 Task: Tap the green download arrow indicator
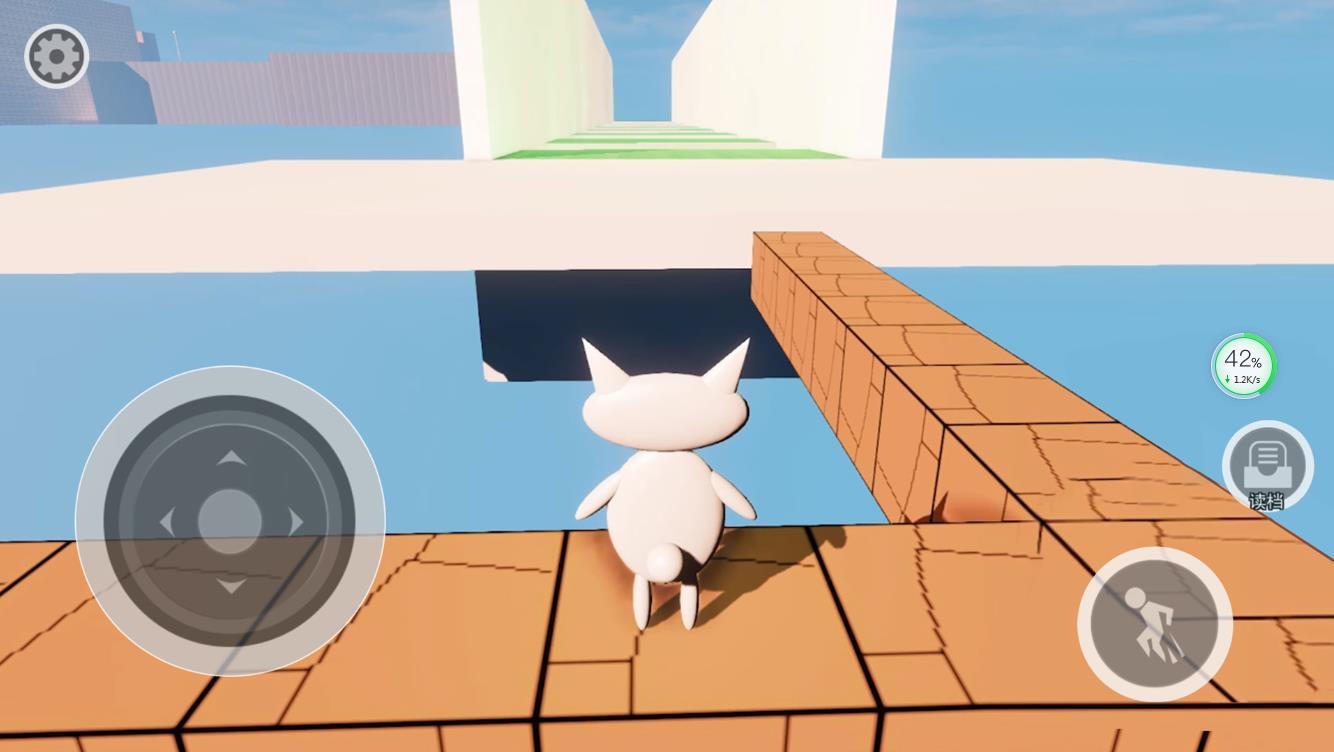[x=1227, y=380]
